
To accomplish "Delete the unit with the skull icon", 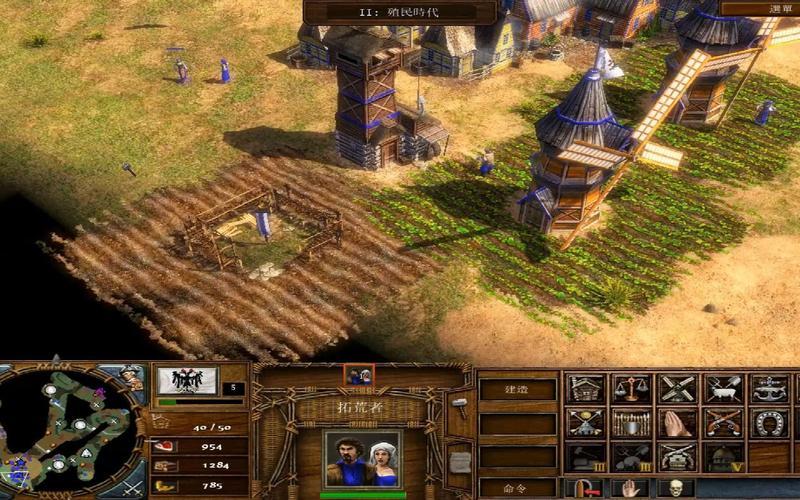I will (x=677, y=489).
